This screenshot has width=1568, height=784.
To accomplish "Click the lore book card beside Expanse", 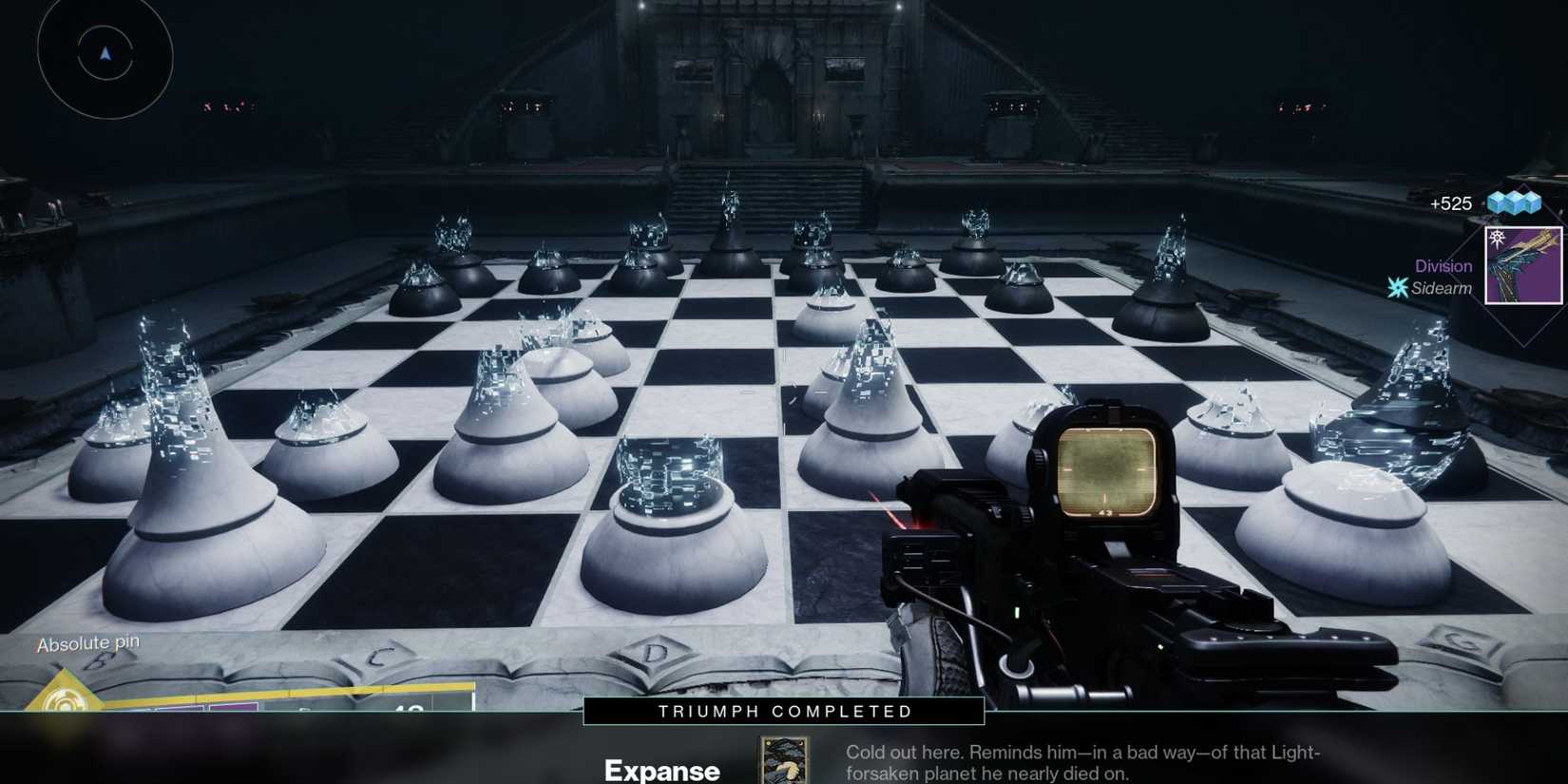I will (x=784, y=760).
